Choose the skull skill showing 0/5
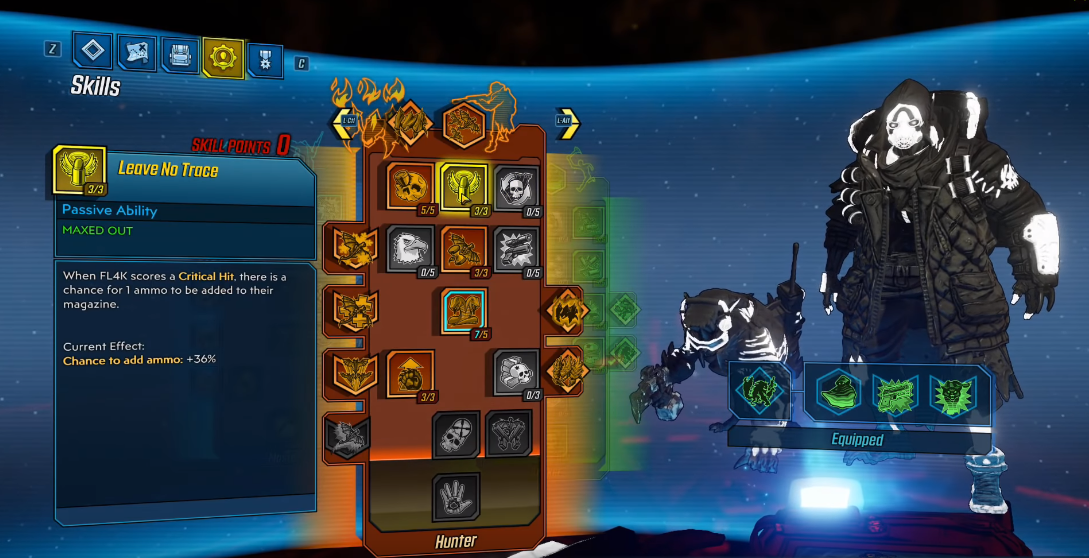Image resolution: width=1089 pixels, height=558 pixels. coord(517,188)
